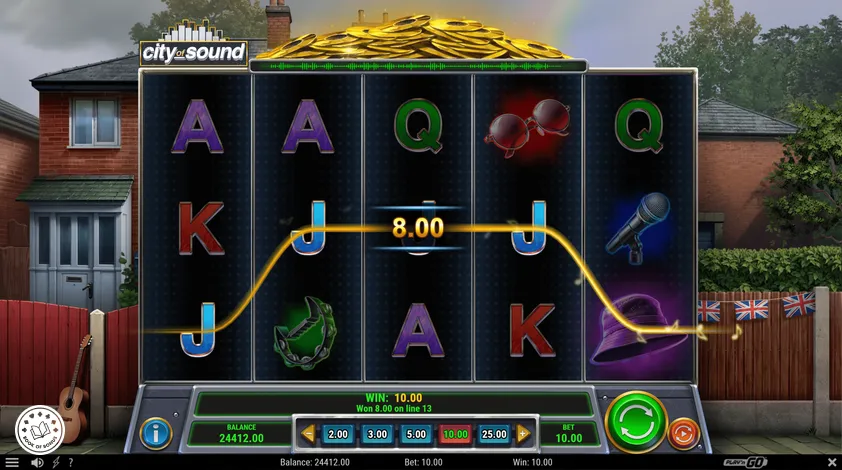Open help with the question mark icon

(x=71, y=462)
